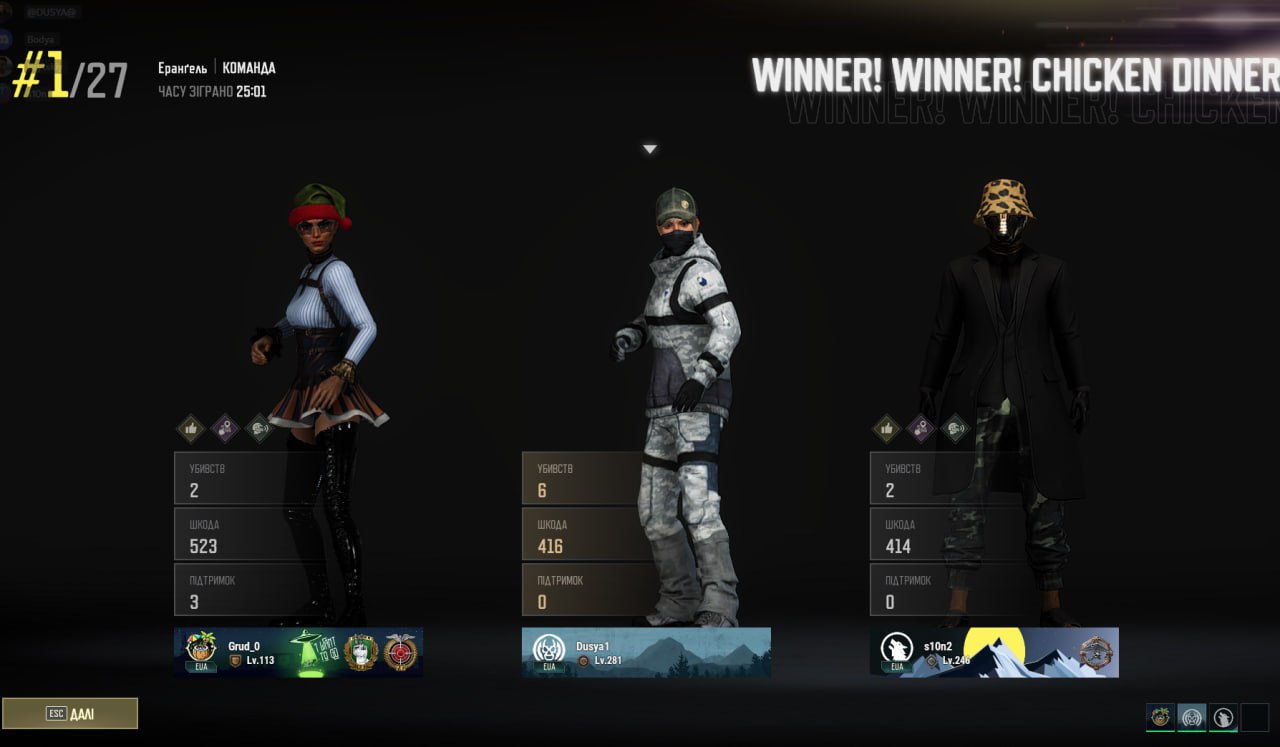This screenshot has height=747, width=1280.
Task: Open the UFO 'I WANT TO GO' emblem on Grud_0's plate
Action: (x=310, y=650)
